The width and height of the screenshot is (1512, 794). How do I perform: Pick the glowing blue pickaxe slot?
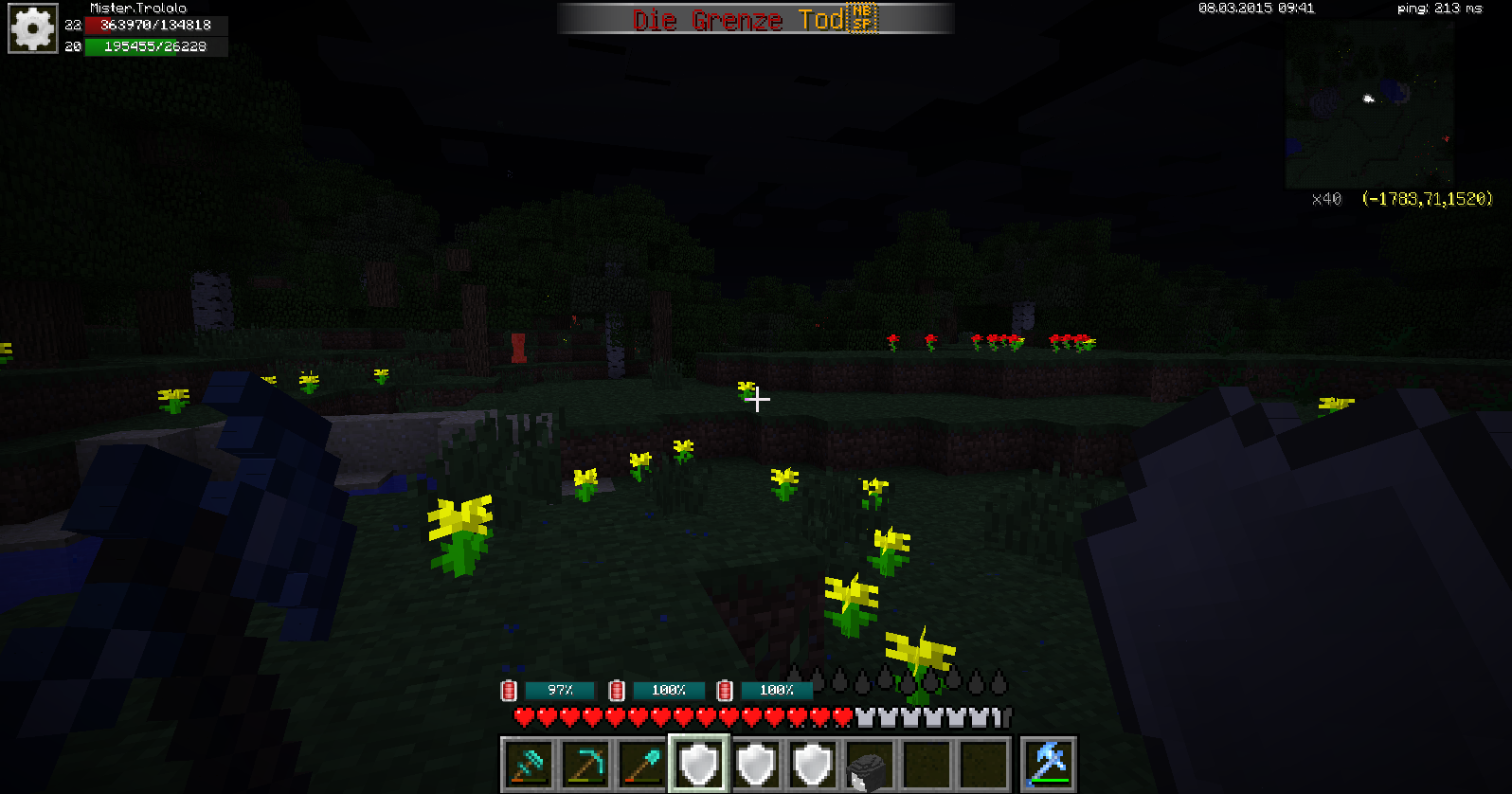click(1049, 764)
